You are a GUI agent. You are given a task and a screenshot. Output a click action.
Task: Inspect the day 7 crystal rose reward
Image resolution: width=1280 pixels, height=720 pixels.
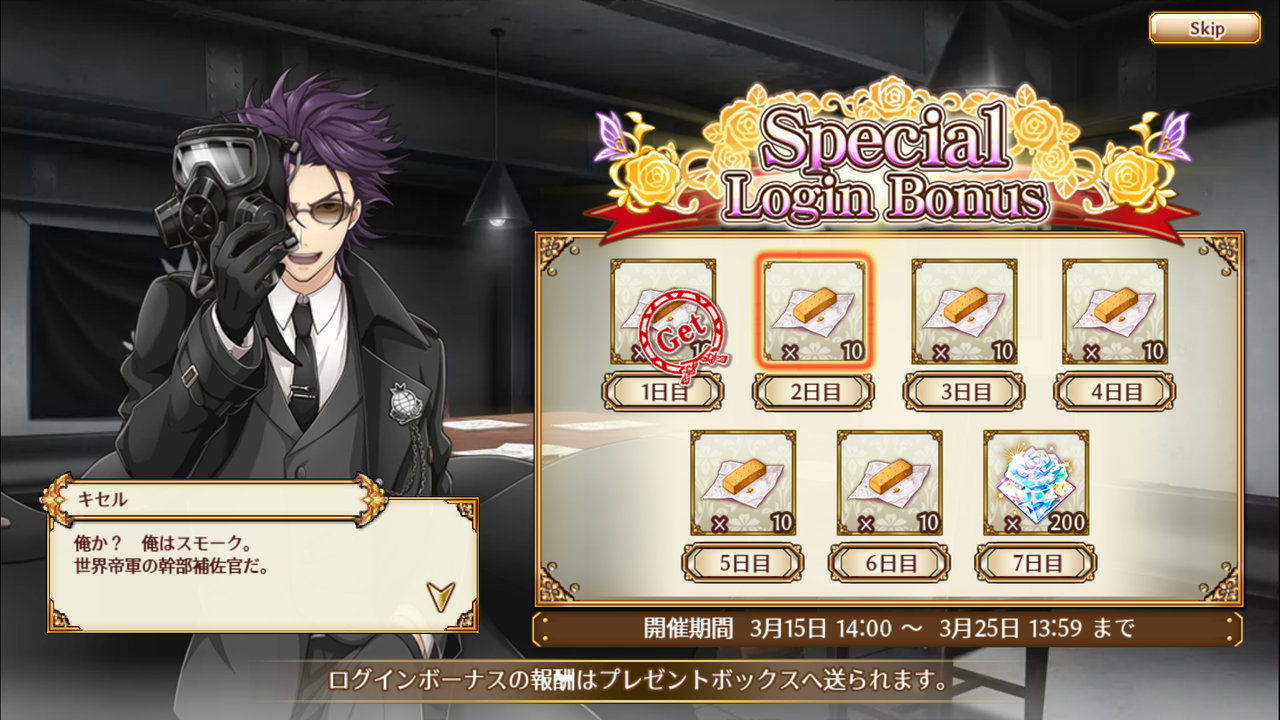click(1036, 483)
